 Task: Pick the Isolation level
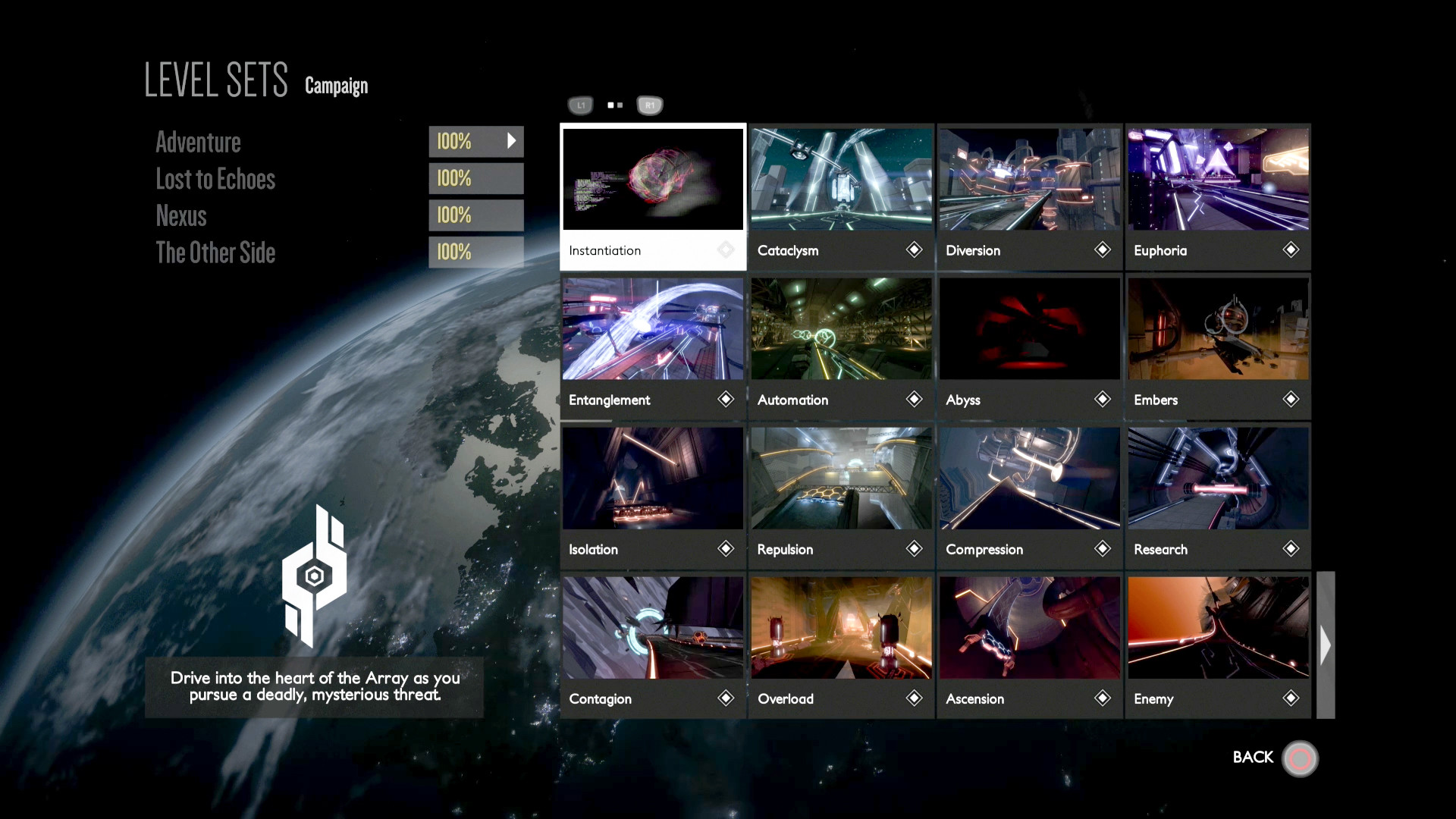tap(653, 495)
